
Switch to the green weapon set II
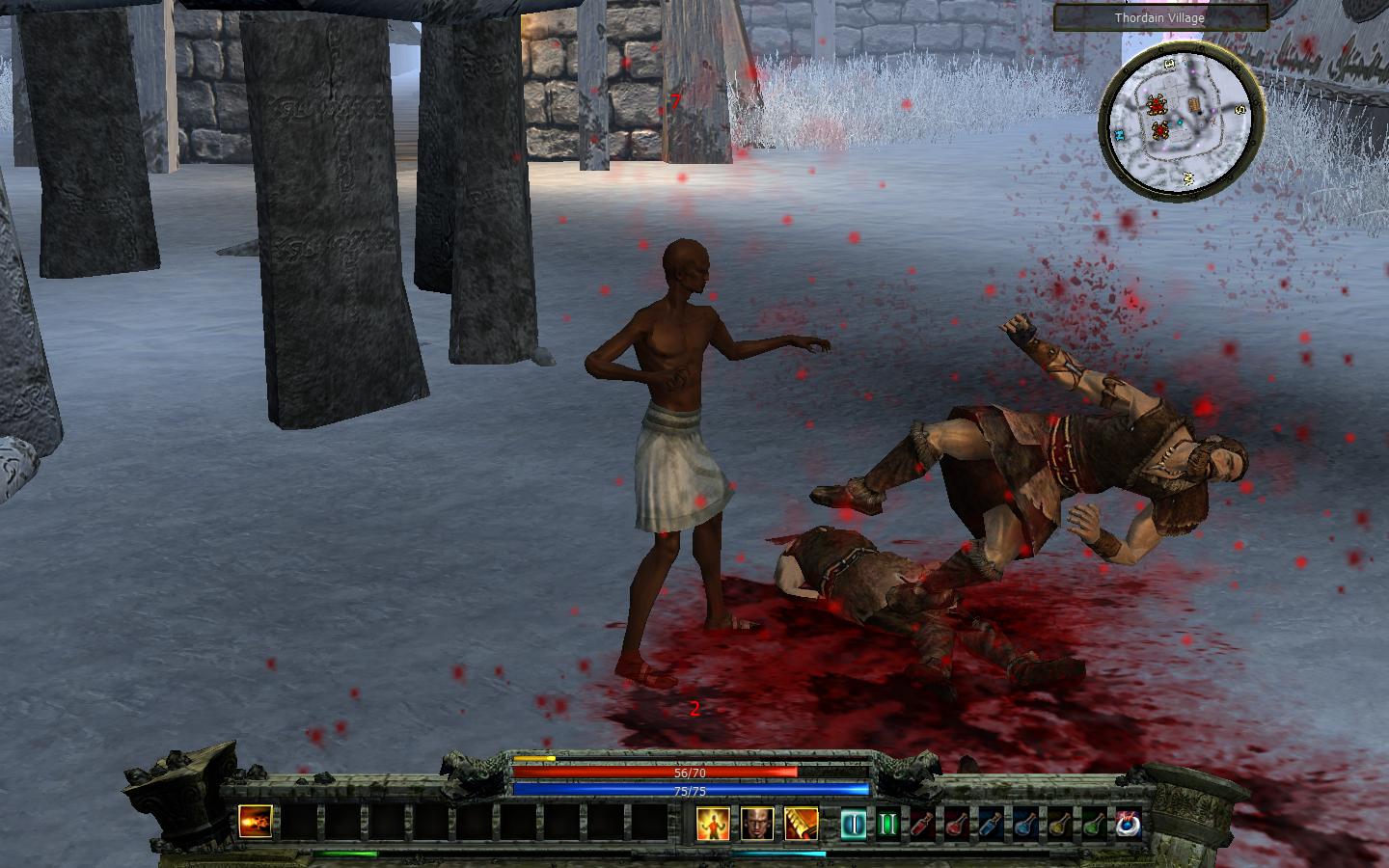(887, 824)
